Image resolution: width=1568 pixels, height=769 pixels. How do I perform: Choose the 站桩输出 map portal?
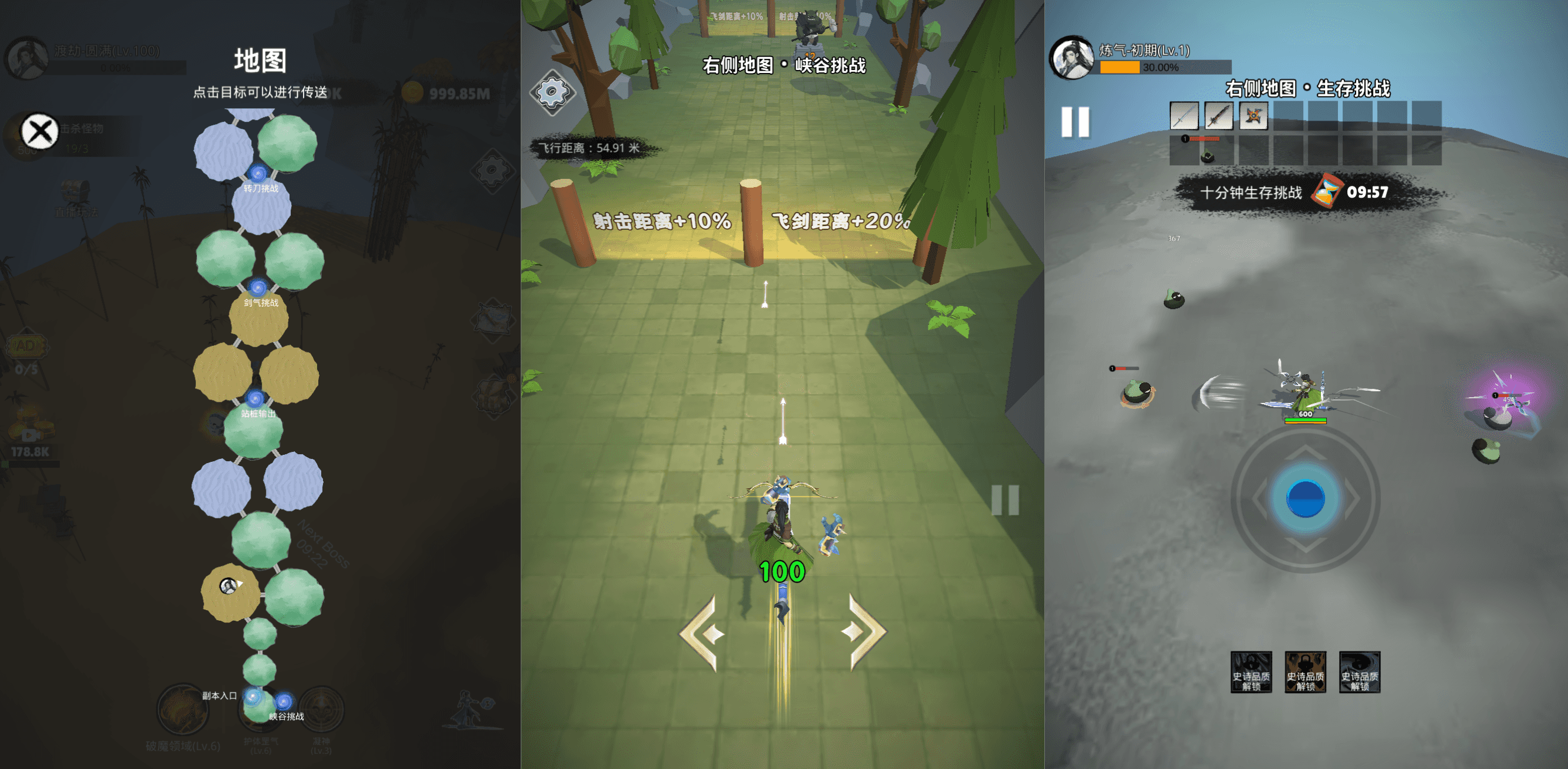click(256, 400)
